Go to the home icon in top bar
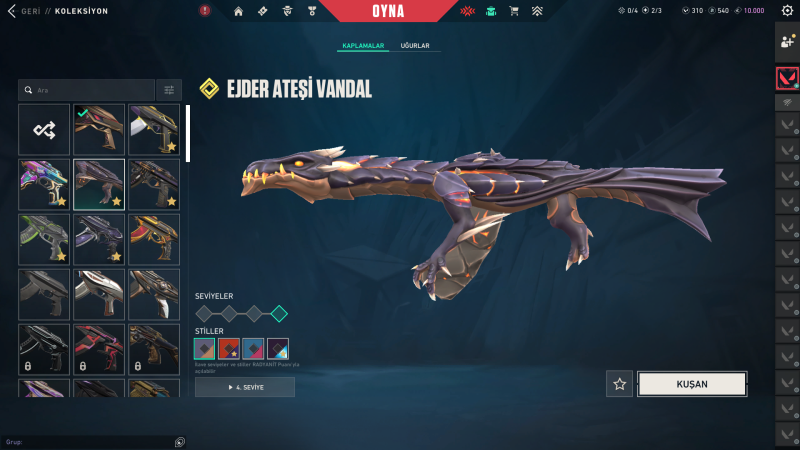Screen dimensions: 800x450 [238, 11]
